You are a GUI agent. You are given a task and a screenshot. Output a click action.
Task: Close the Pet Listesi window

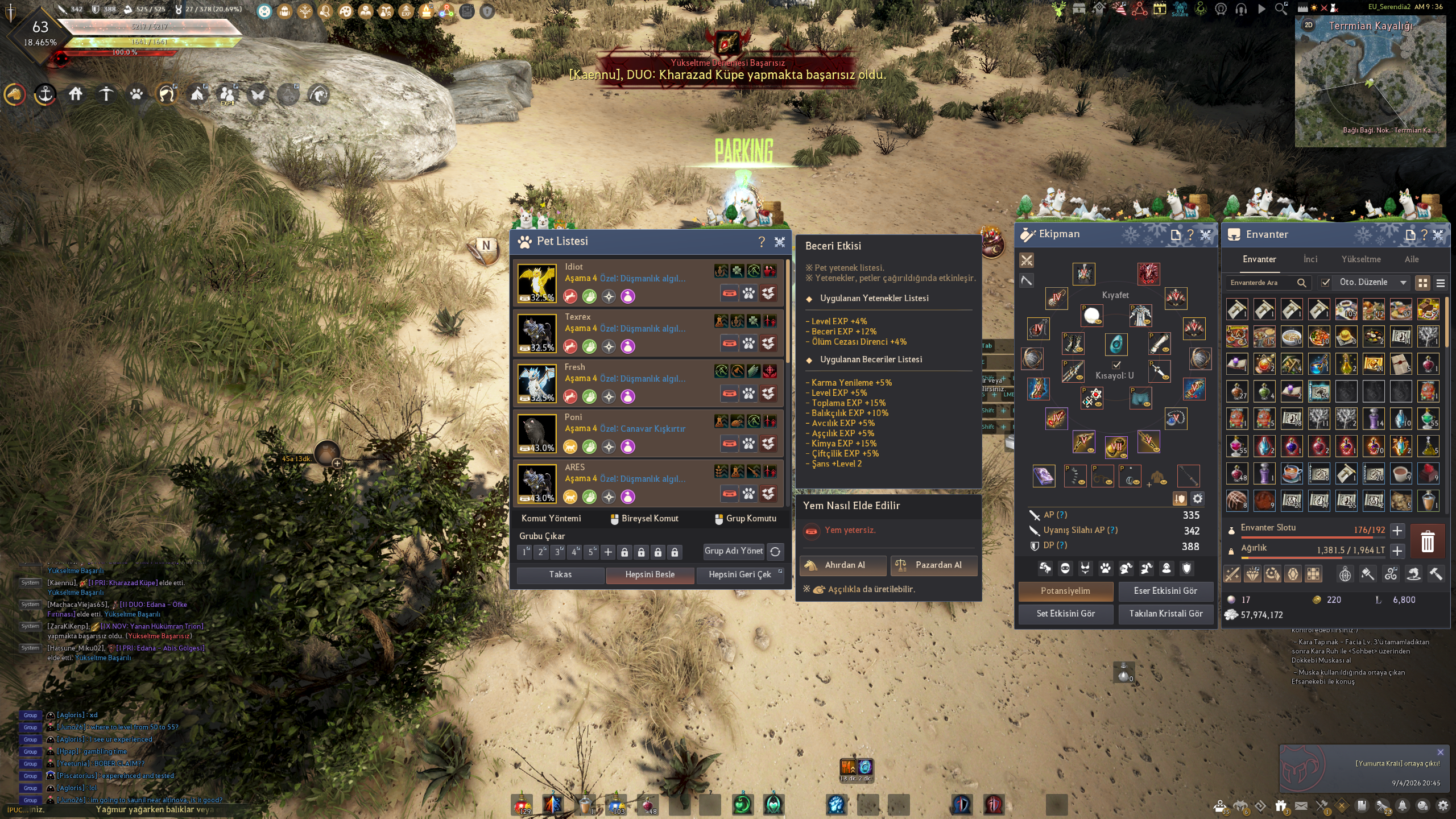point(780,242)
